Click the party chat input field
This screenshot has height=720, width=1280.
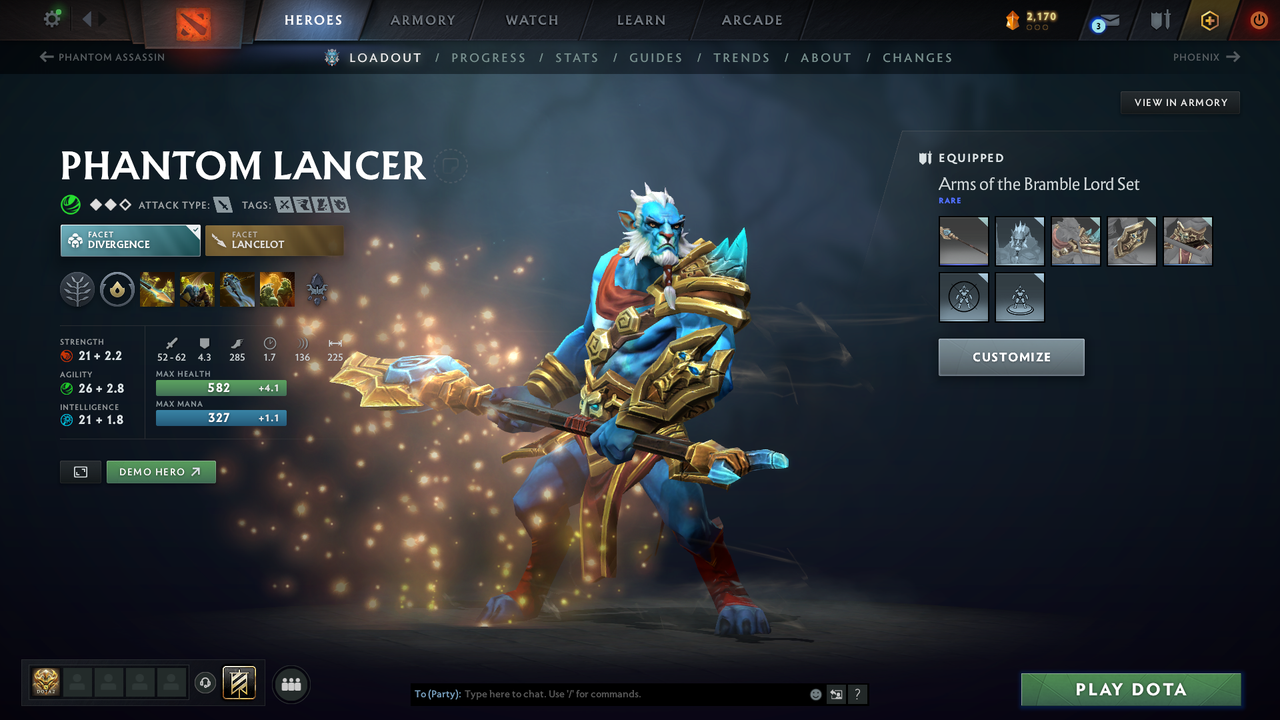(x=600, y=693)
